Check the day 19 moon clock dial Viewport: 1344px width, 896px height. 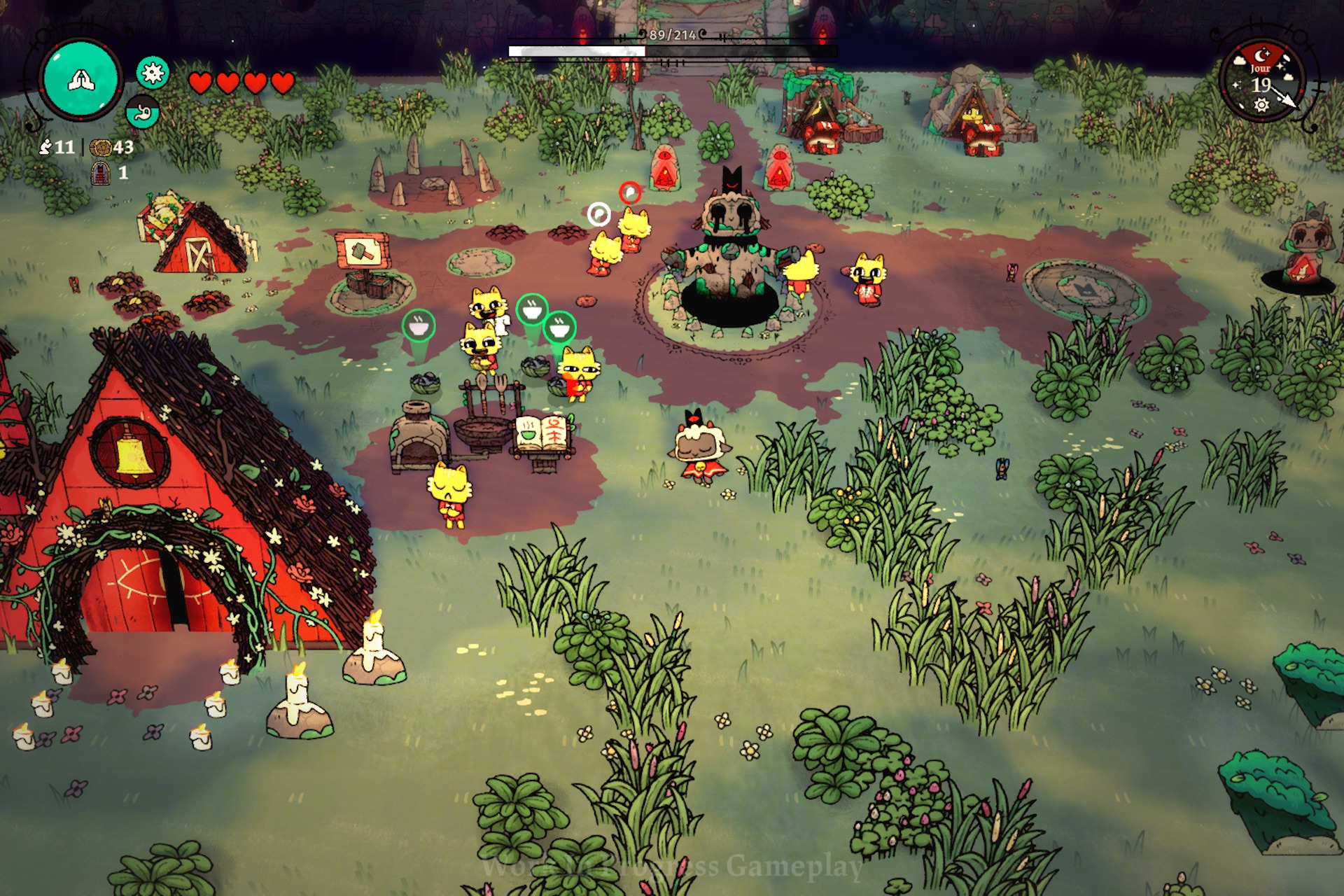pos(1261,82)
